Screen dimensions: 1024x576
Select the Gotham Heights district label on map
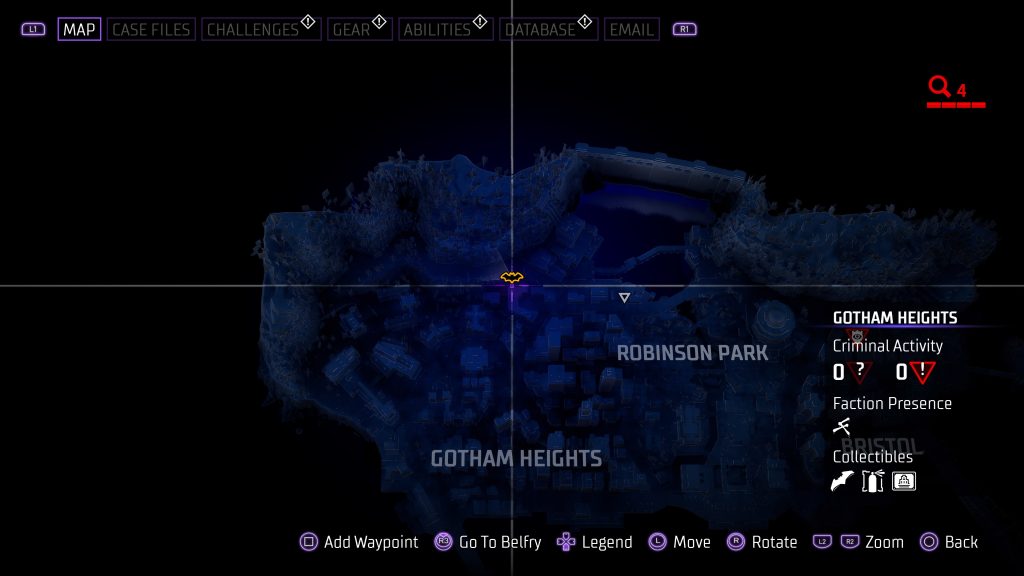click(516, 459)
